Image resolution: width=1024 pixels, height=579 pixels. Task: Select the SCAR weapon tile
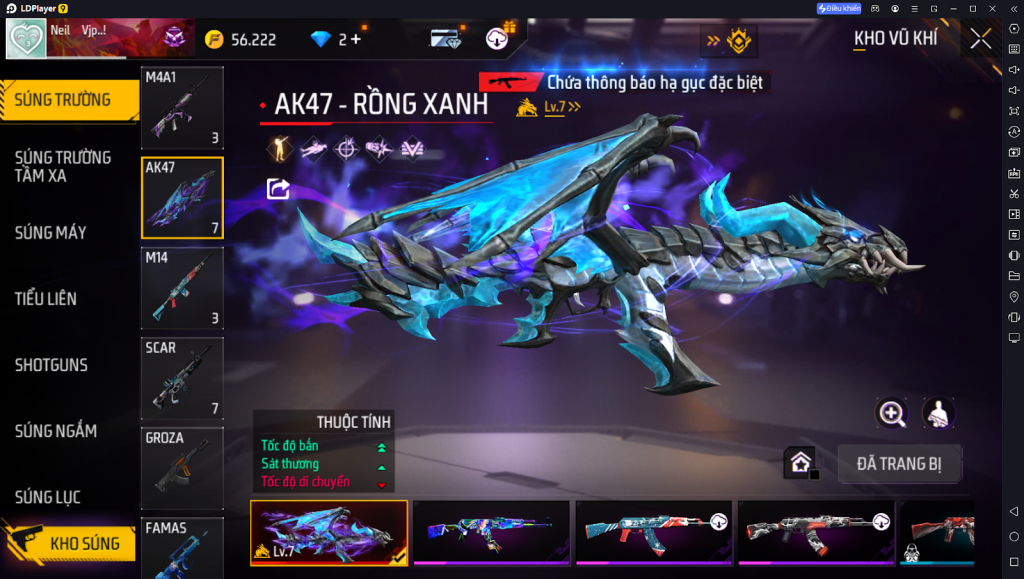click(182, 378)
